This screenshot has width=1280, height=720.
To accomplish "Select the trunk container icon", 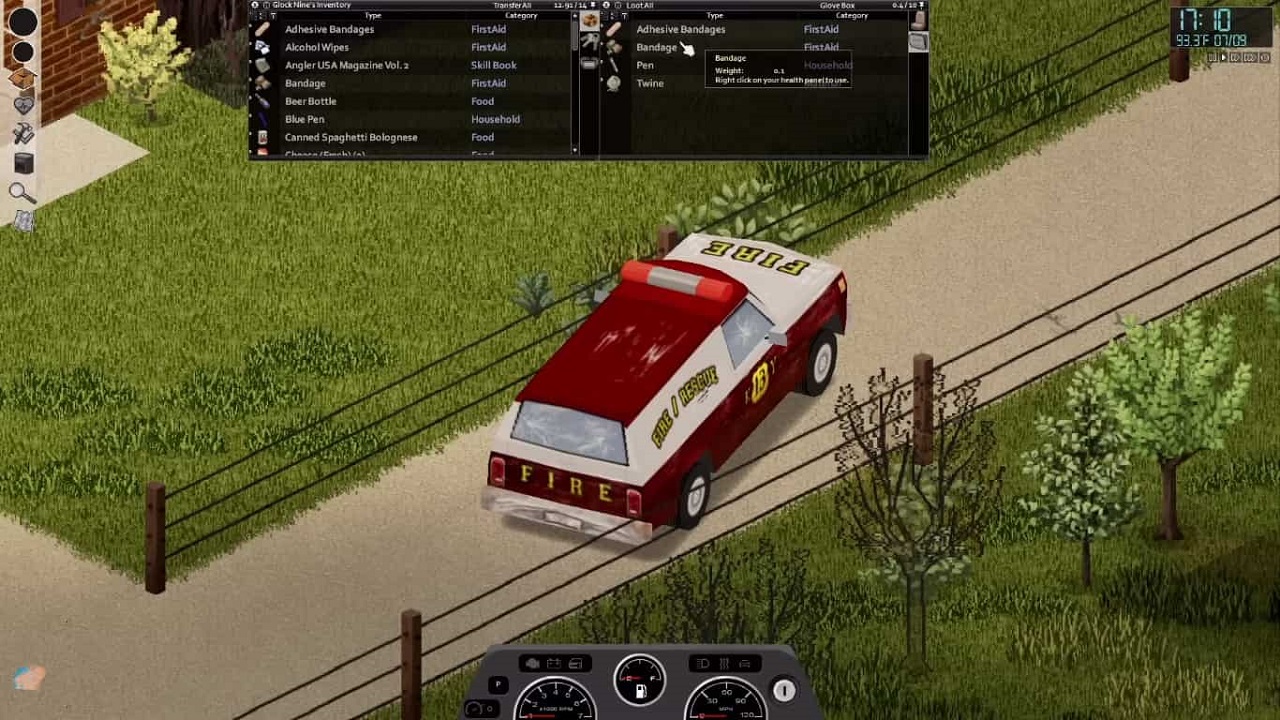I will click(x=590, y=64).
